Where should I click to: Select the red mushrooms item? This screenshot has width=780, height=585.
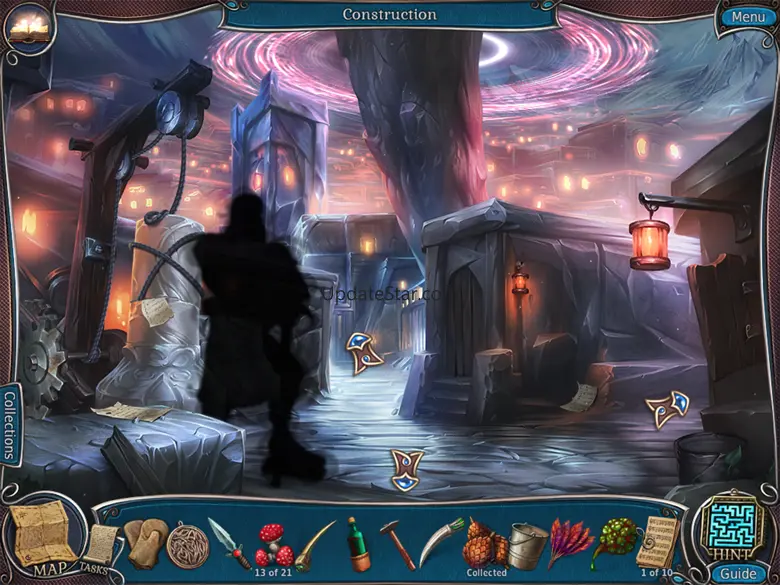click(x=272, y=543)
